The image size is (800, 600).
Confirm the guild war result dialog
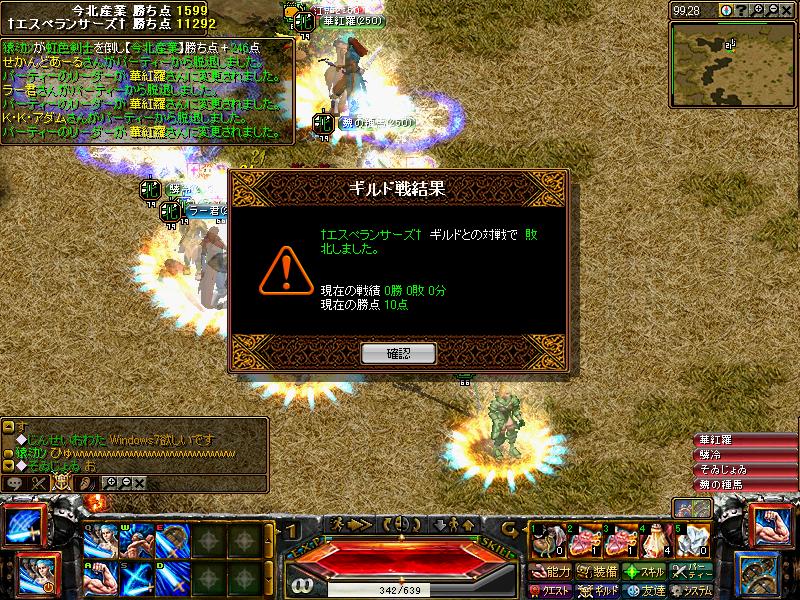tap(398, 353)
